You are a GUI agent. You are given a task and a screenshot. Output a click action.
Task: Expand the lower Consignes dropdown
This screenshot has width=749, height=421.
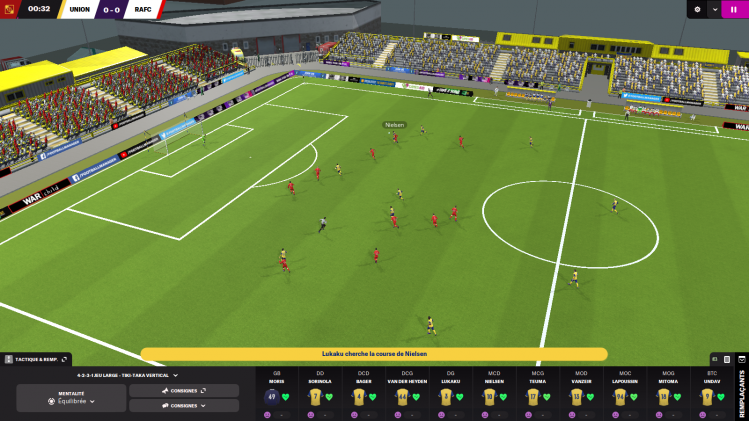point(184,406)
